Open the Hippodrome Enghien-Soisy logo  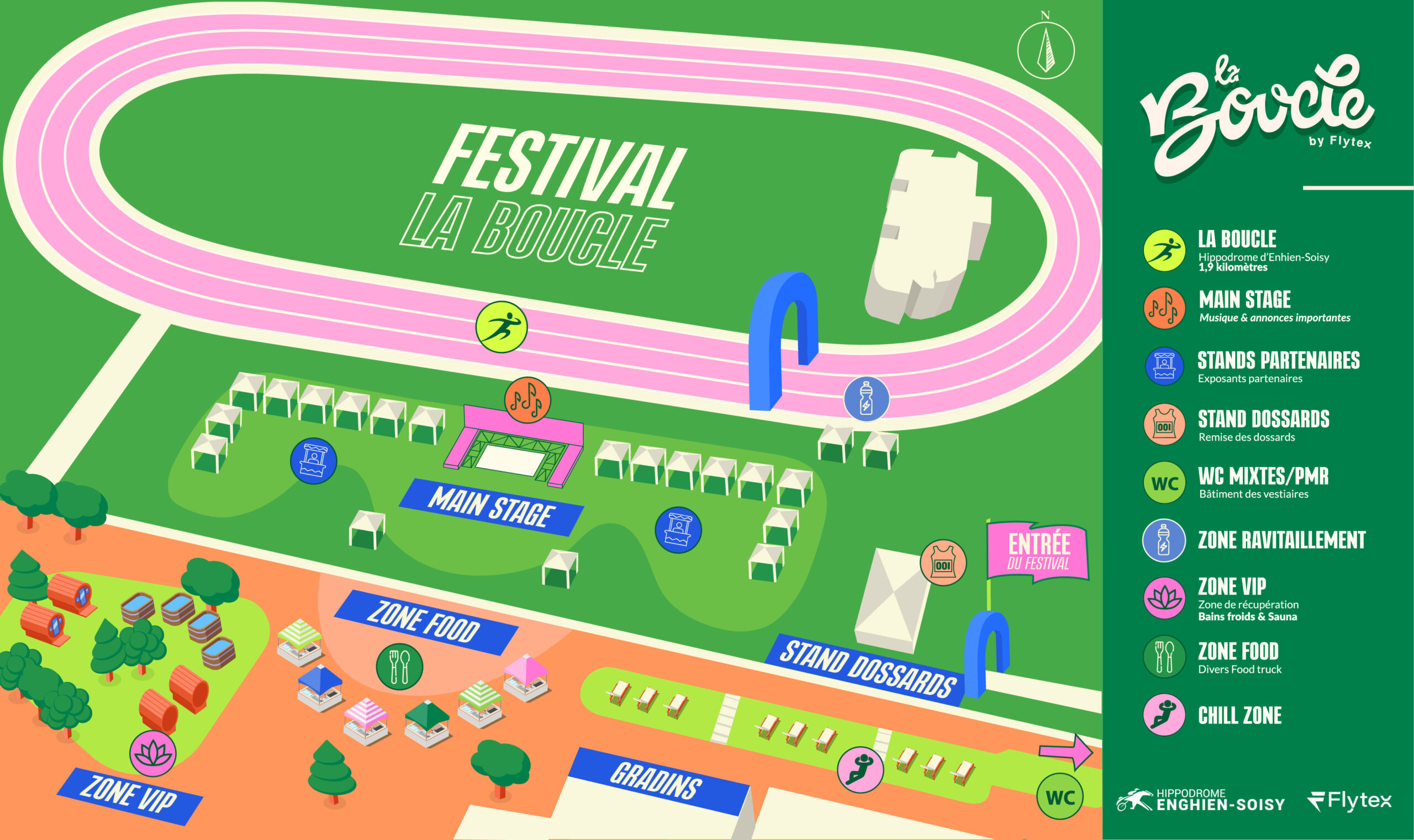1200,800
